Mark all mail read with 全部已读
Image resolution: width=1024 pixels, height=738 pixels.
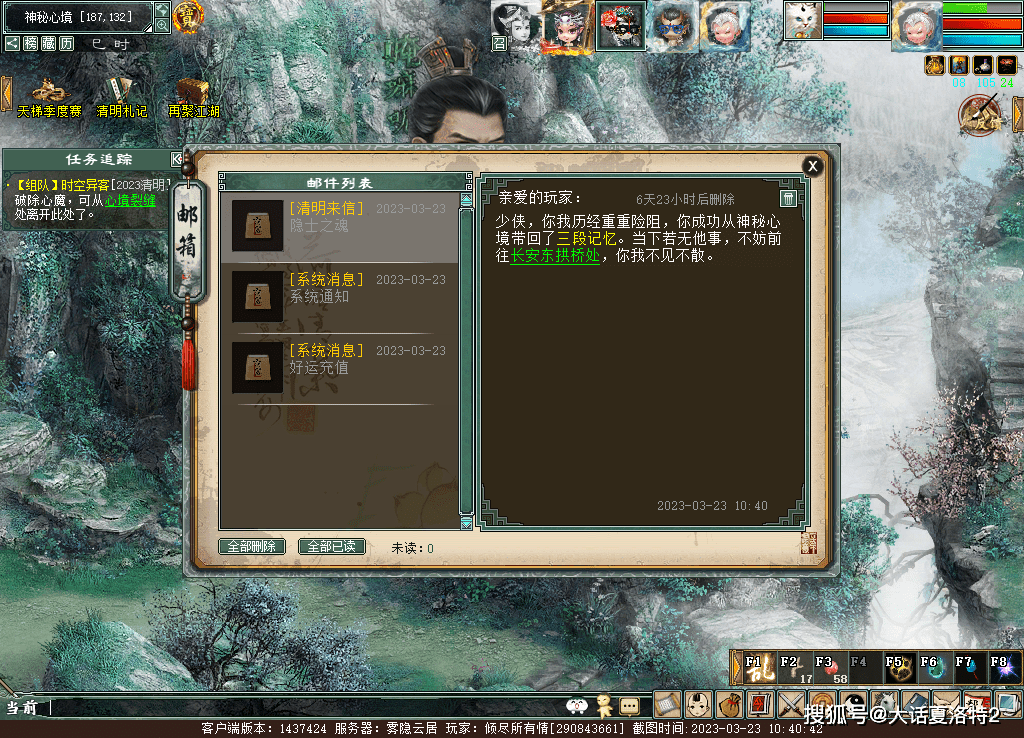click(332, 547)
